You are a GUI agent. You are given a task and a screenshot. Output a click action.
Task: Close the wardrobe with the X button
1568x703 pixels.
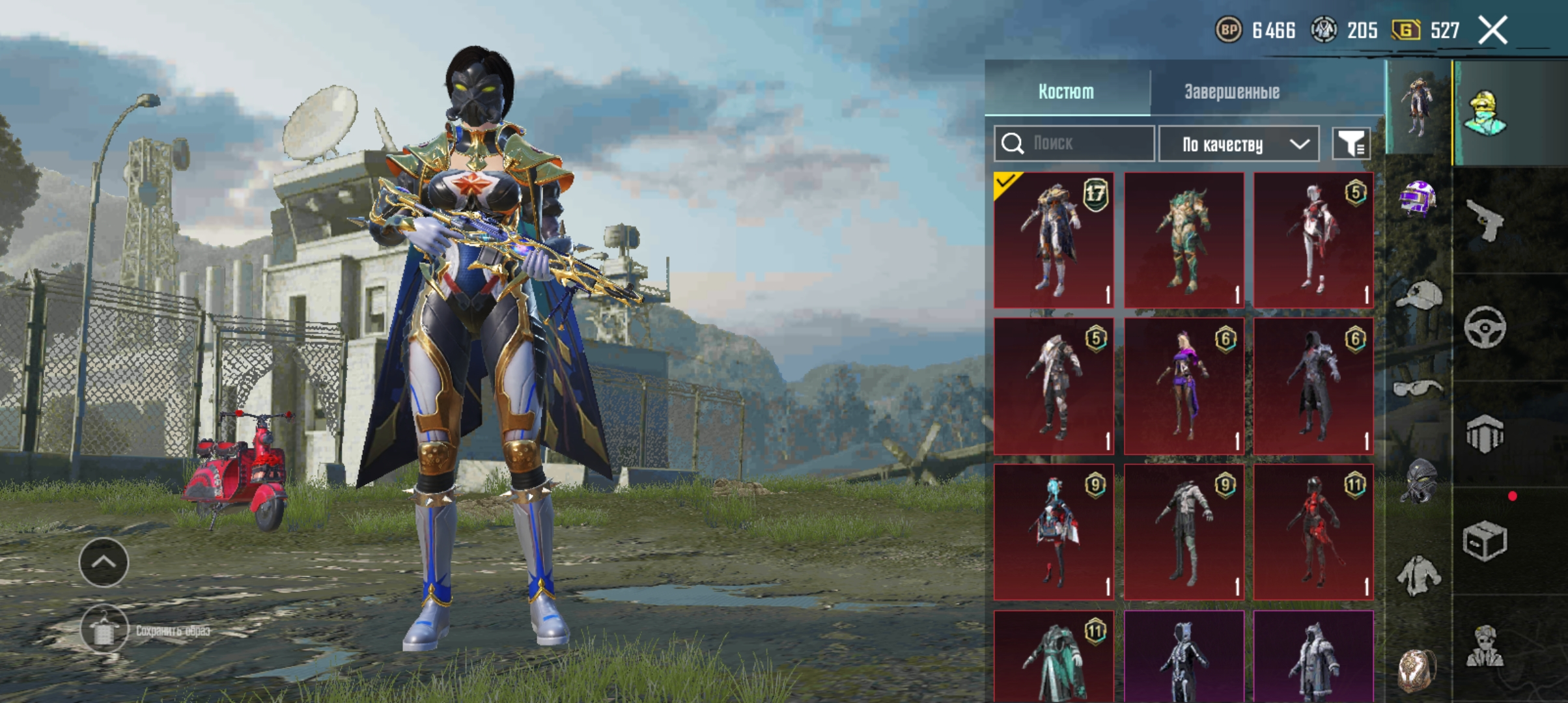(x=1492, y=31)
